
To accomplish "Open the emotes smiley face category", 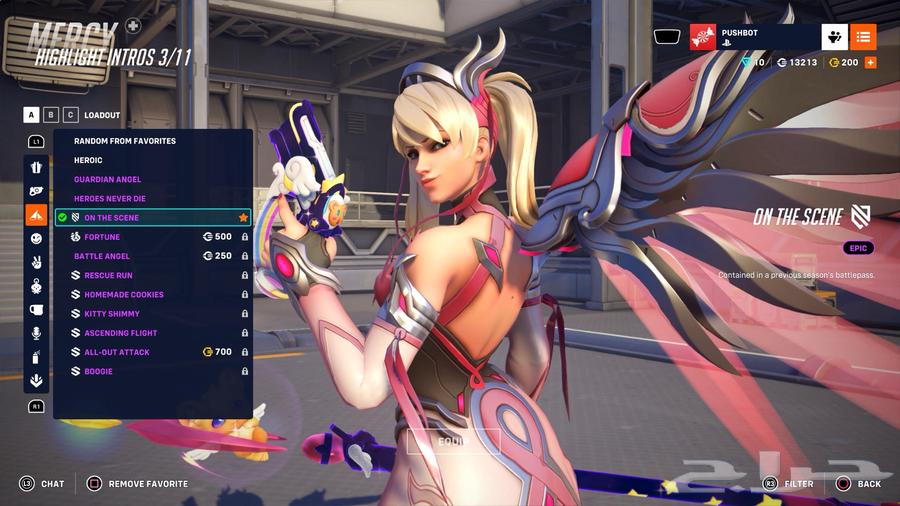I will point(36,238).
